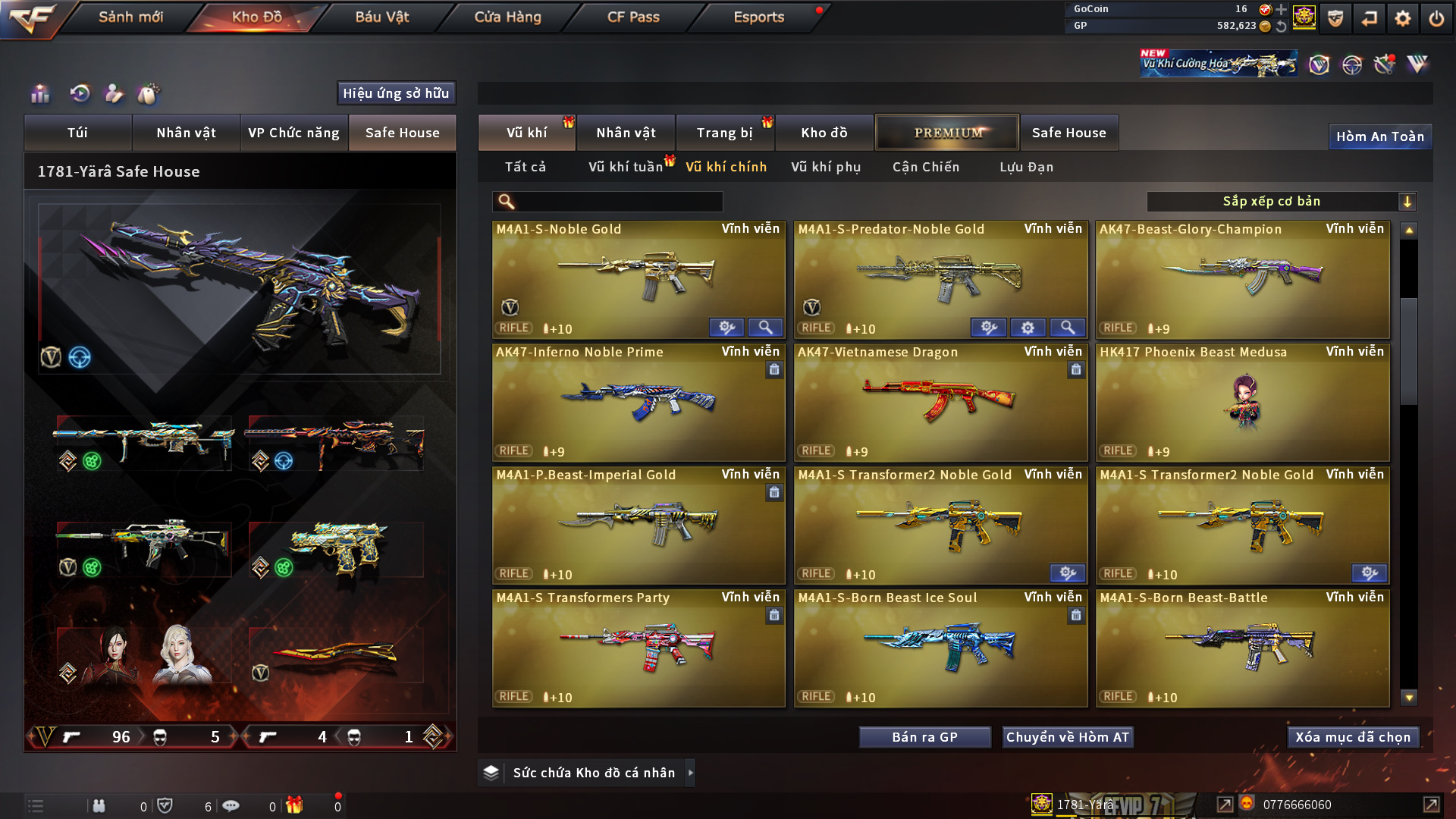Open settings with the gear icon
Screen dimensions: 1456x819
pyautogui.click(x=1403, y=18)
